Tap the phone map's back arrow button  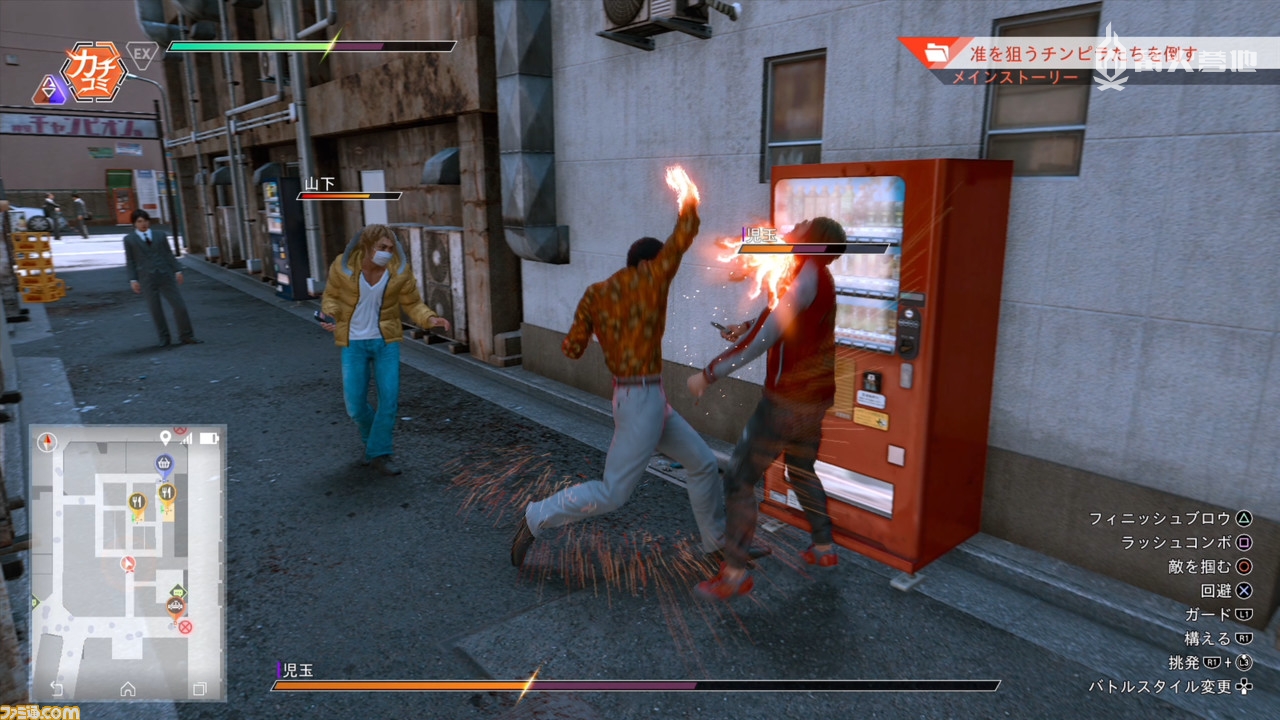tap(56, 688)
